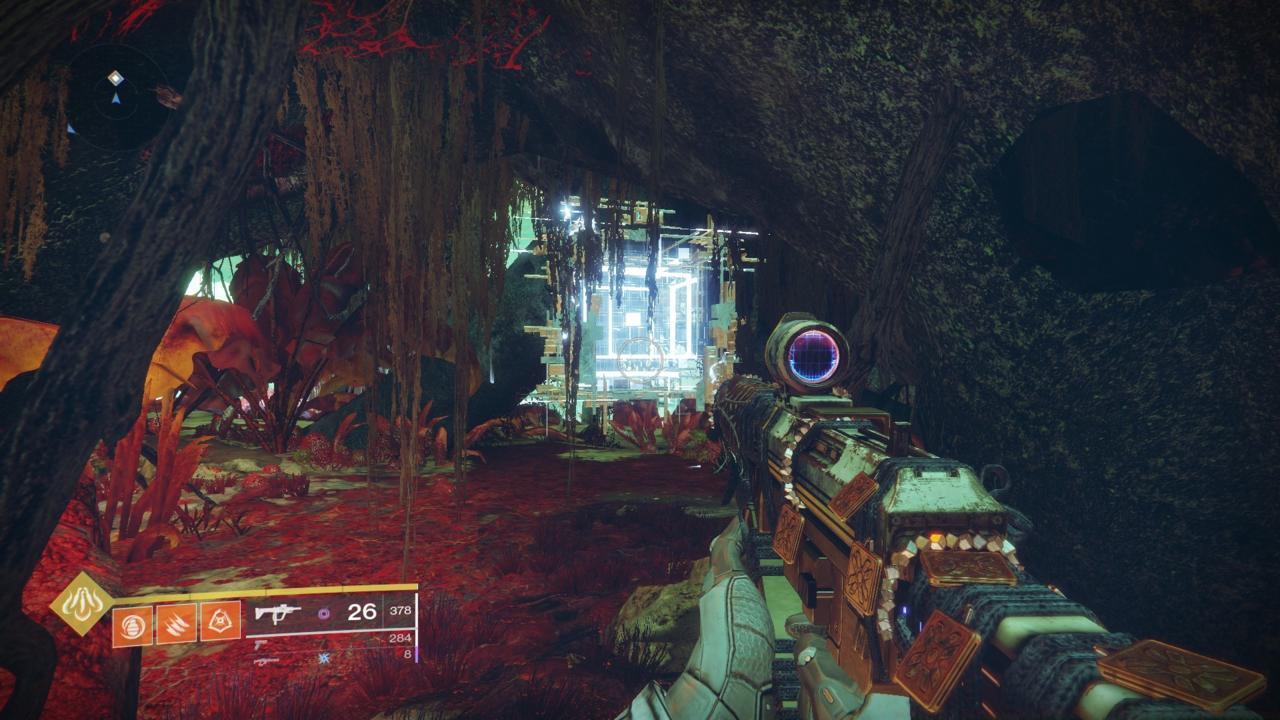
Task: Select the player arrow inside the radar
Action: tap(117, 99)
